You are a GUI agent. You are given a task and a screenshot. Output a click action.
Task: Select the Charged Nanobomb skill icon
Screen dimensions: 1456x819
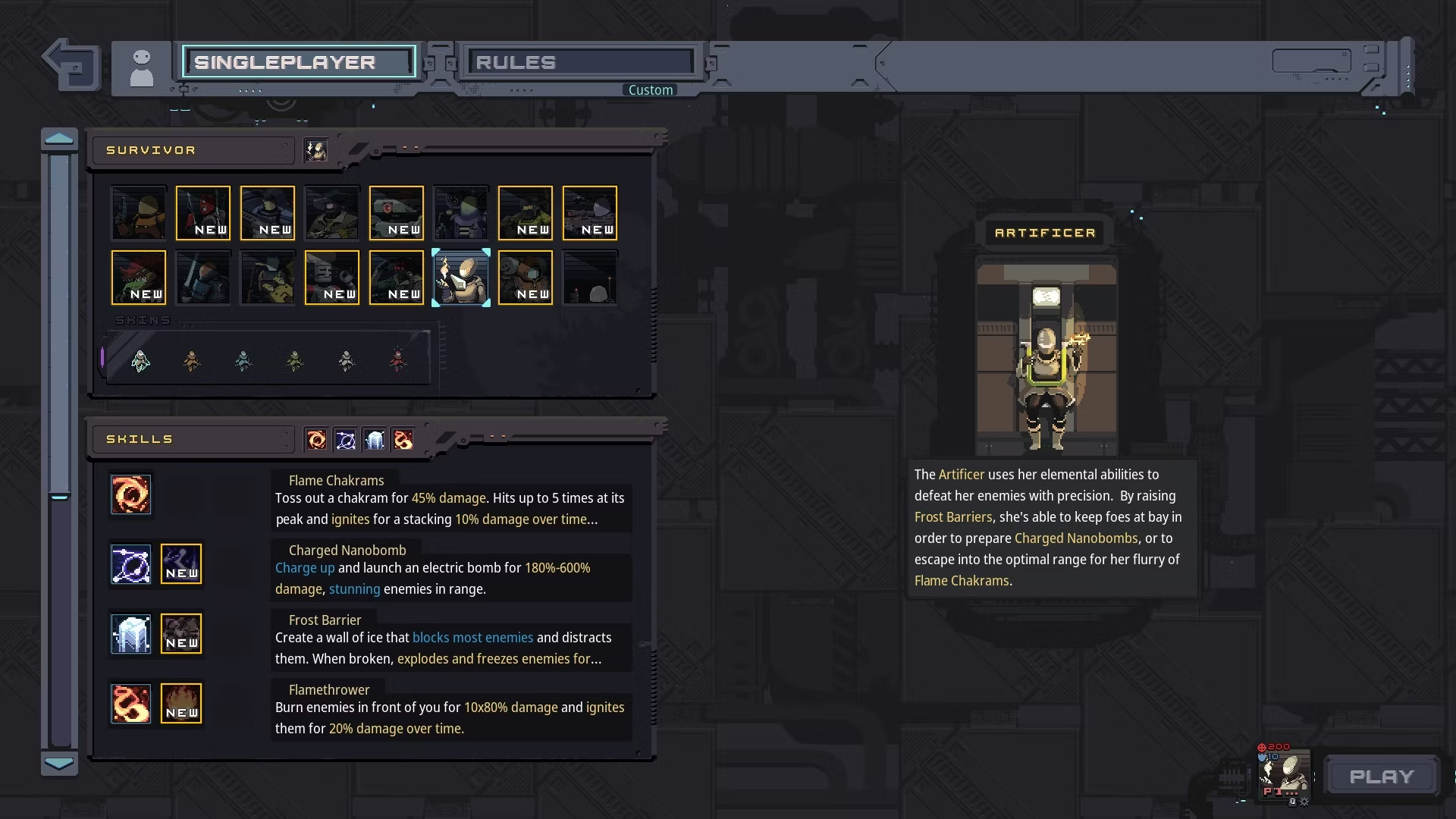point(131,564)
